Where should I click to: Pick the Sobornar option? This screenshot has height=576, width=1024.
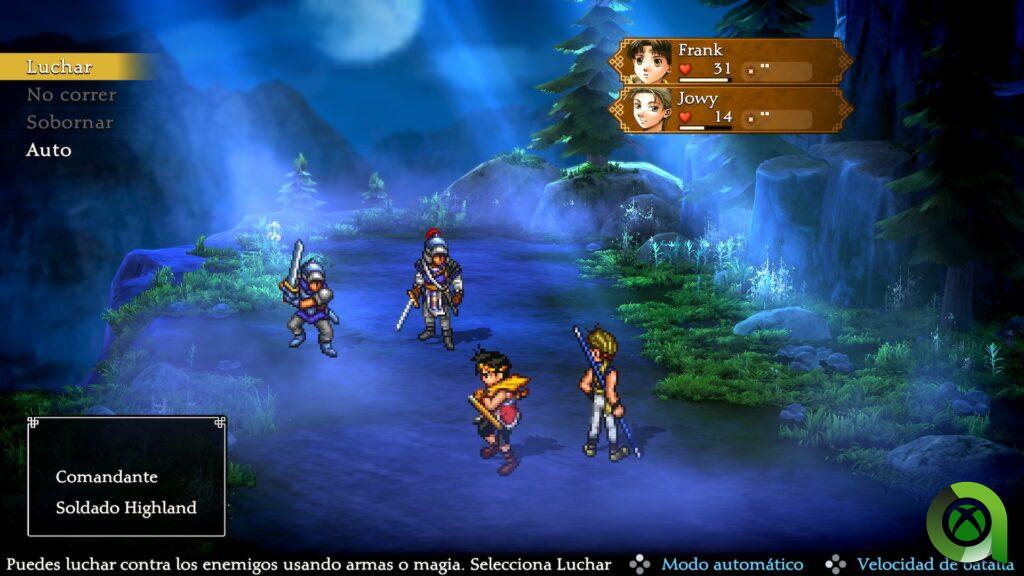click(70, 122)
